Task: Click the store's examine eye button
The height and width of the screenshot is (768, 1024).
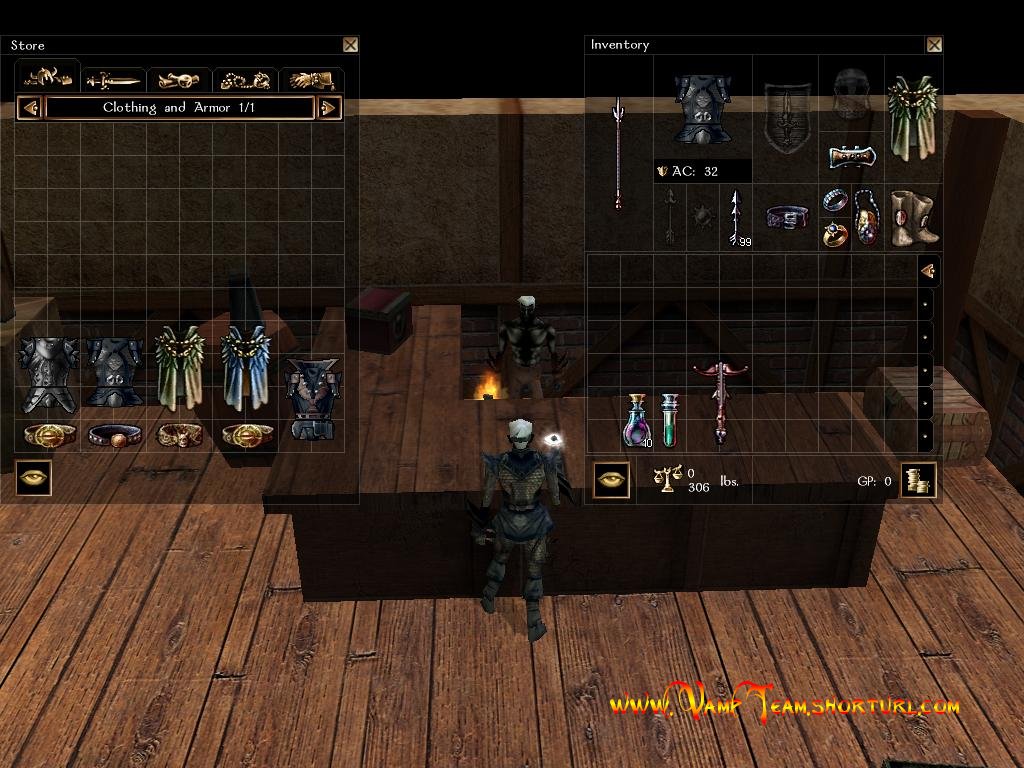Action: coord(33,479)
